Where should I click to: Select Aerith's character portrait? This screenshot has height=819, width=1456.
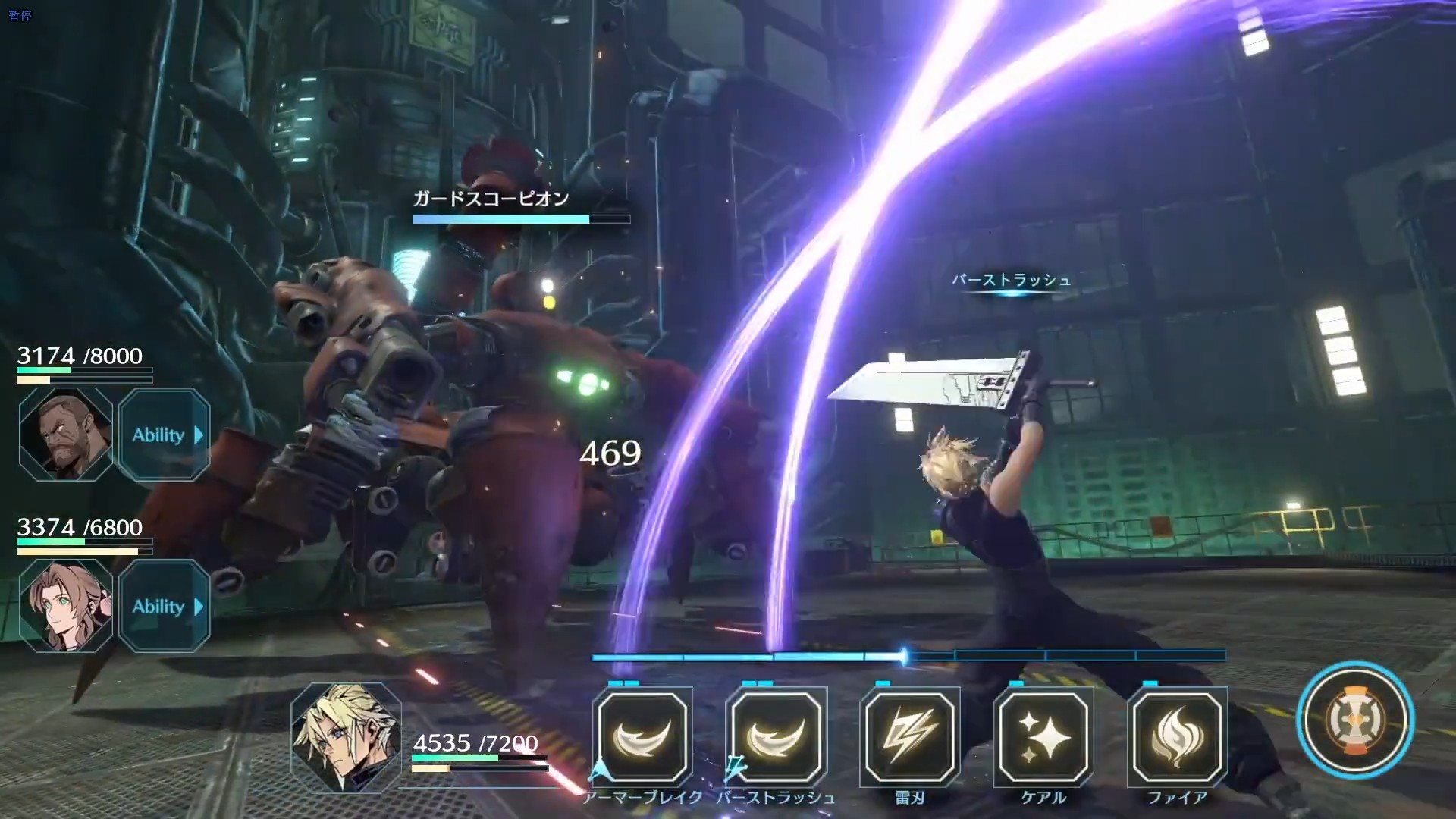coord(64,607)
